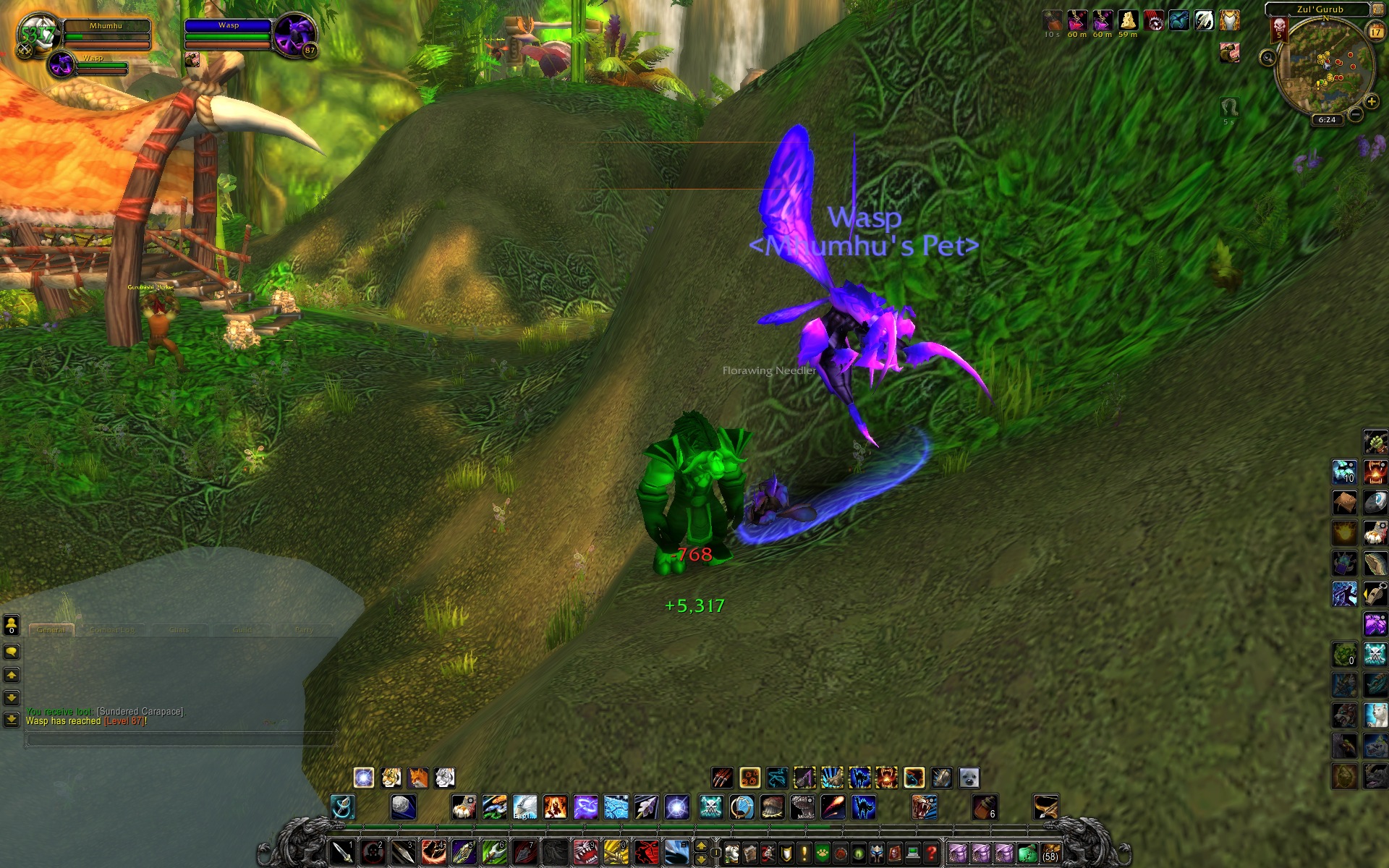This screenshot has width=1389, height=868.
Task: Switch to the General chat tab
Action: coord(51,630)
